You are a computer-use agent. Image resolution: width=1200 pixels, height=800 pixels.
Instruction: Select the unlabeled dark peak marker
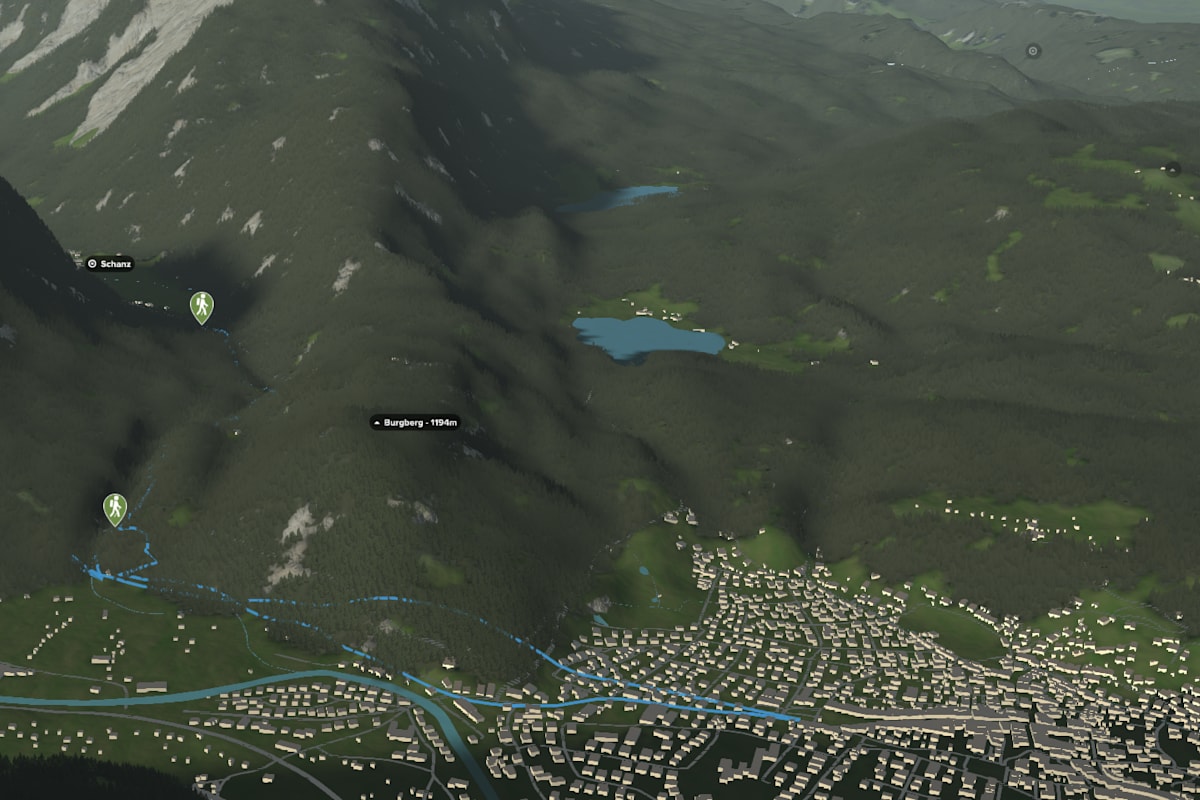[x=1172, y=168]
